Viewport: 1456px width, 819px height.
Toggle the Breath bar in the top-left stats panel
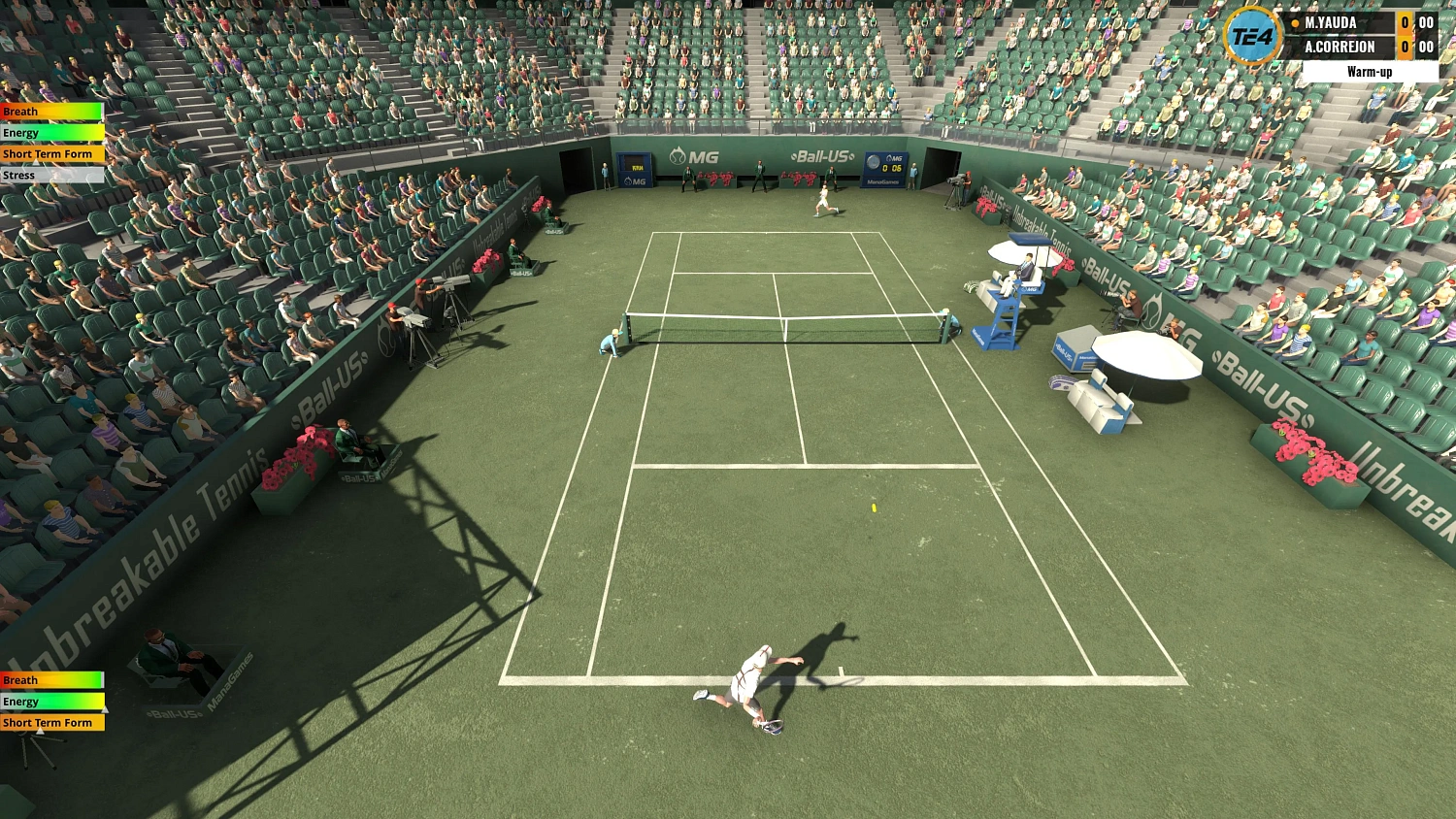(50, 111)
